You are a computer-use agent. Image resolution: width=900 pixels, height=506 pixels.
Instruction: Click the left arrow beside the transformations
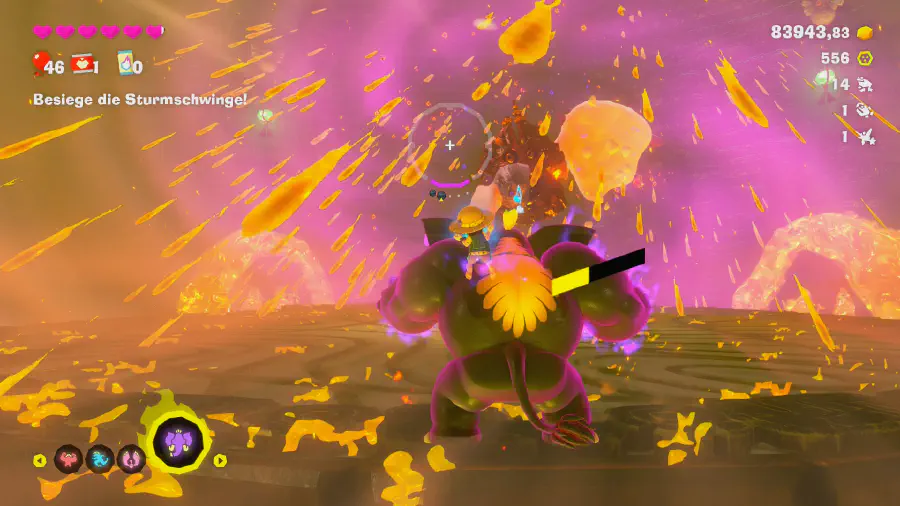tap(40, 460)
